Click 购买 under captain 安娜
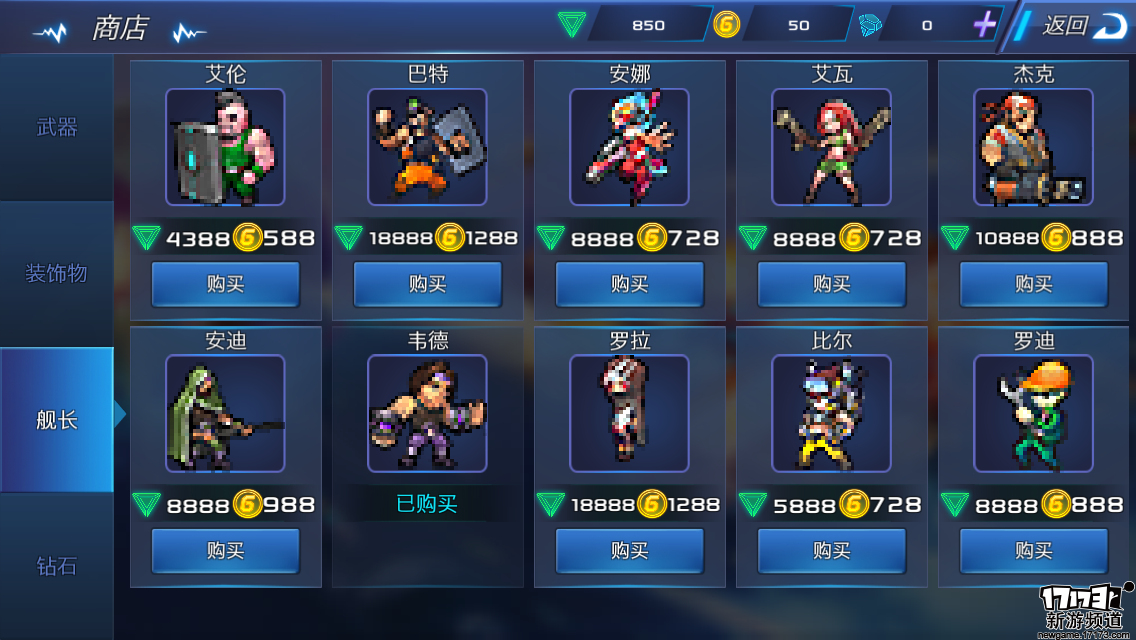The image size is (1136, 640). click(x=629, y=284)
